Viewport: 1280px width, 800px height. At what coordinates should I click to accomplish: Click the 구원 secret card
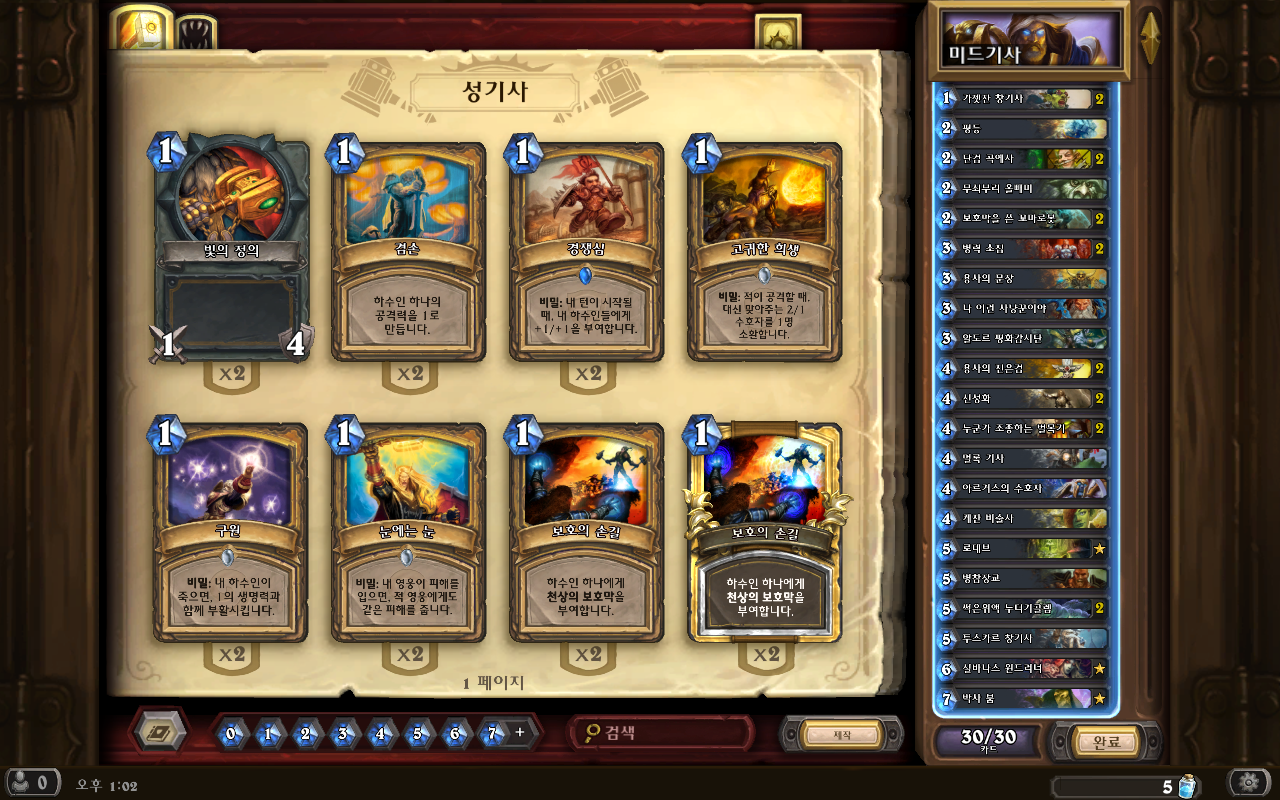pos(231,535)
